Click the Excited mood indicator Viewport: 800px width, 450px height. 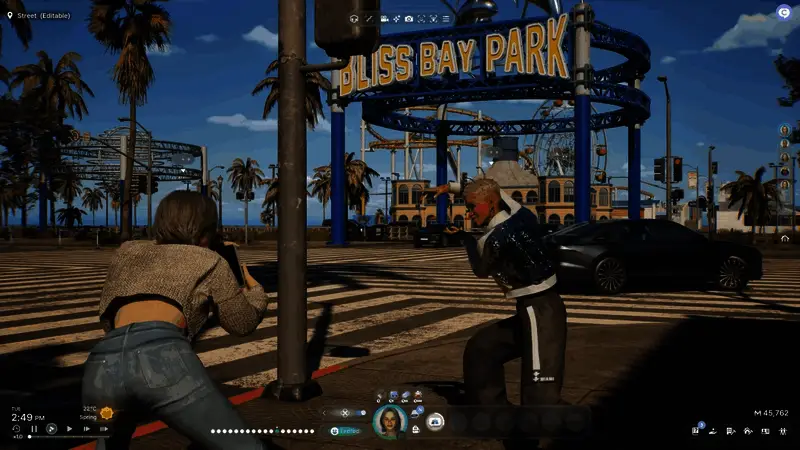pyautogui.click(x=345, y=431)
